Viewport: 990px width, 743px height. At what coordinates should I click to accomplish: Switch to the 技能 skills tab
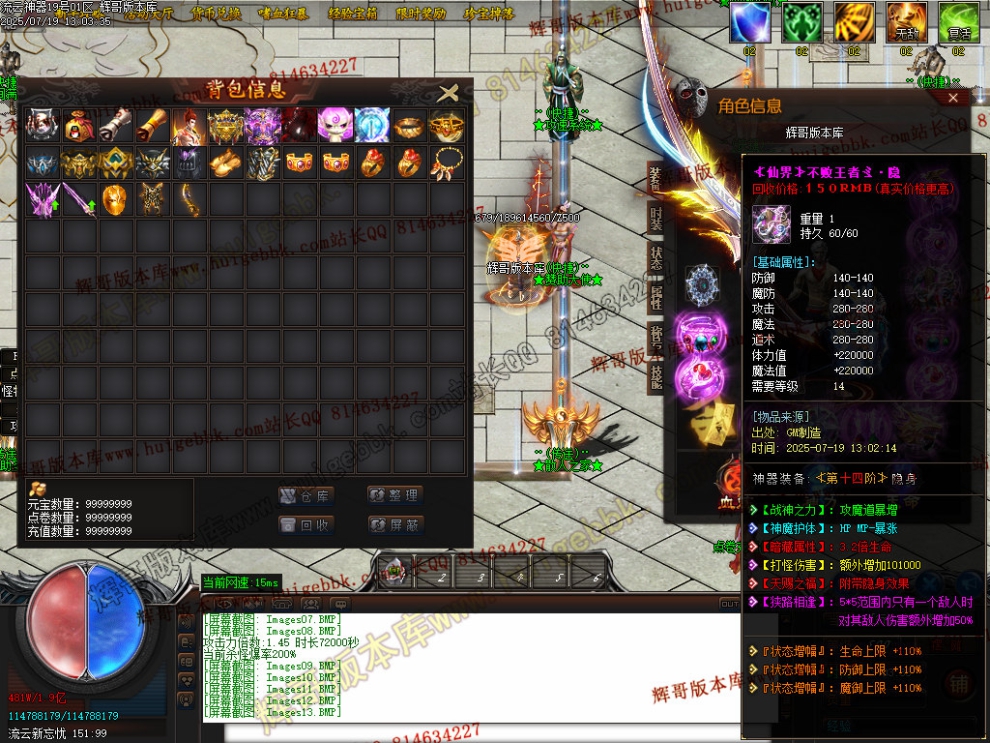click(656, 377)
